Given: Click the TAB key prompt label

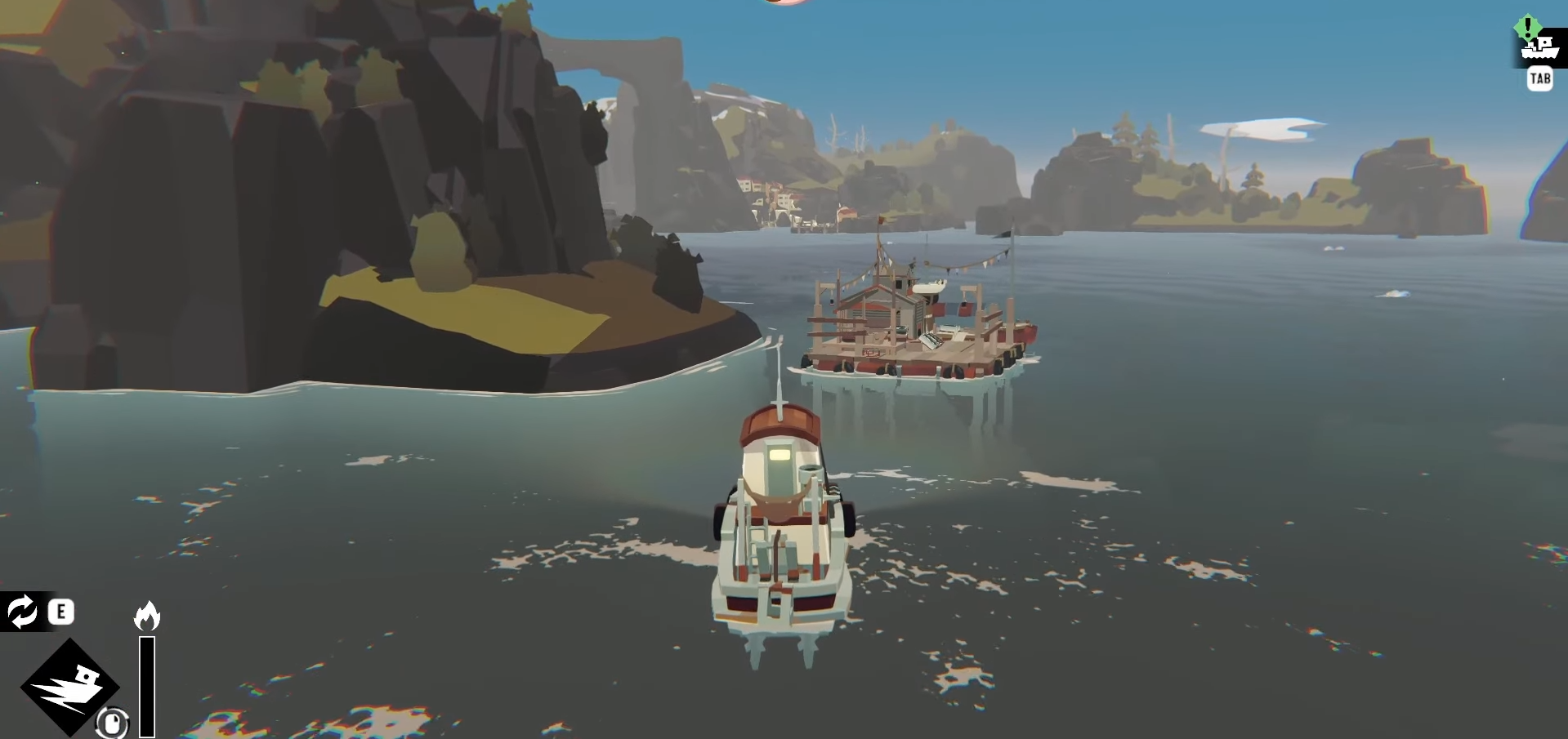Looking at the screenshot, I should [1541, 78].
